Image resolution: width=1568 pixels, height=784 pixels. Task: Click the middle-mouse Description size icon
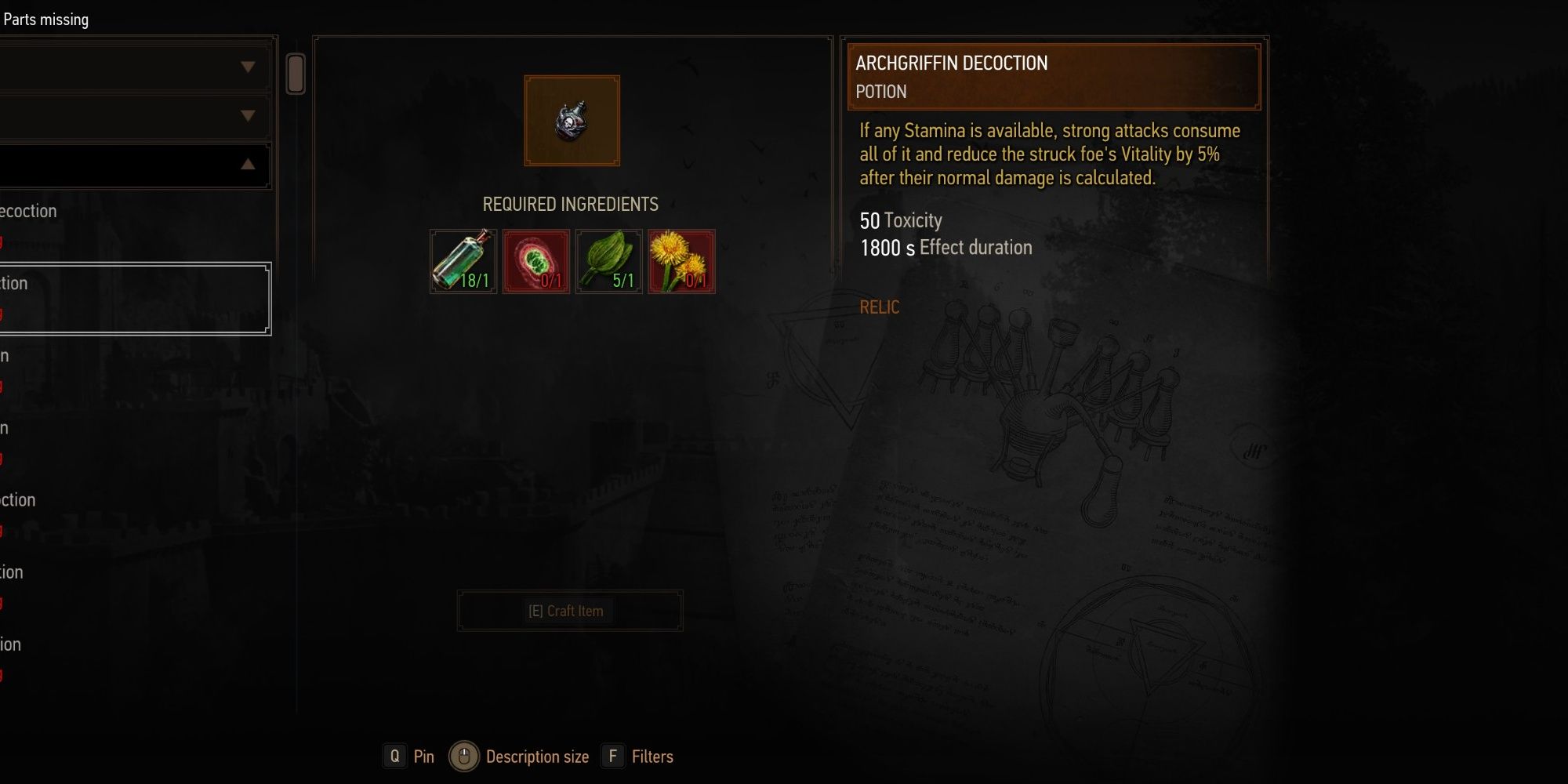[463, 756]
